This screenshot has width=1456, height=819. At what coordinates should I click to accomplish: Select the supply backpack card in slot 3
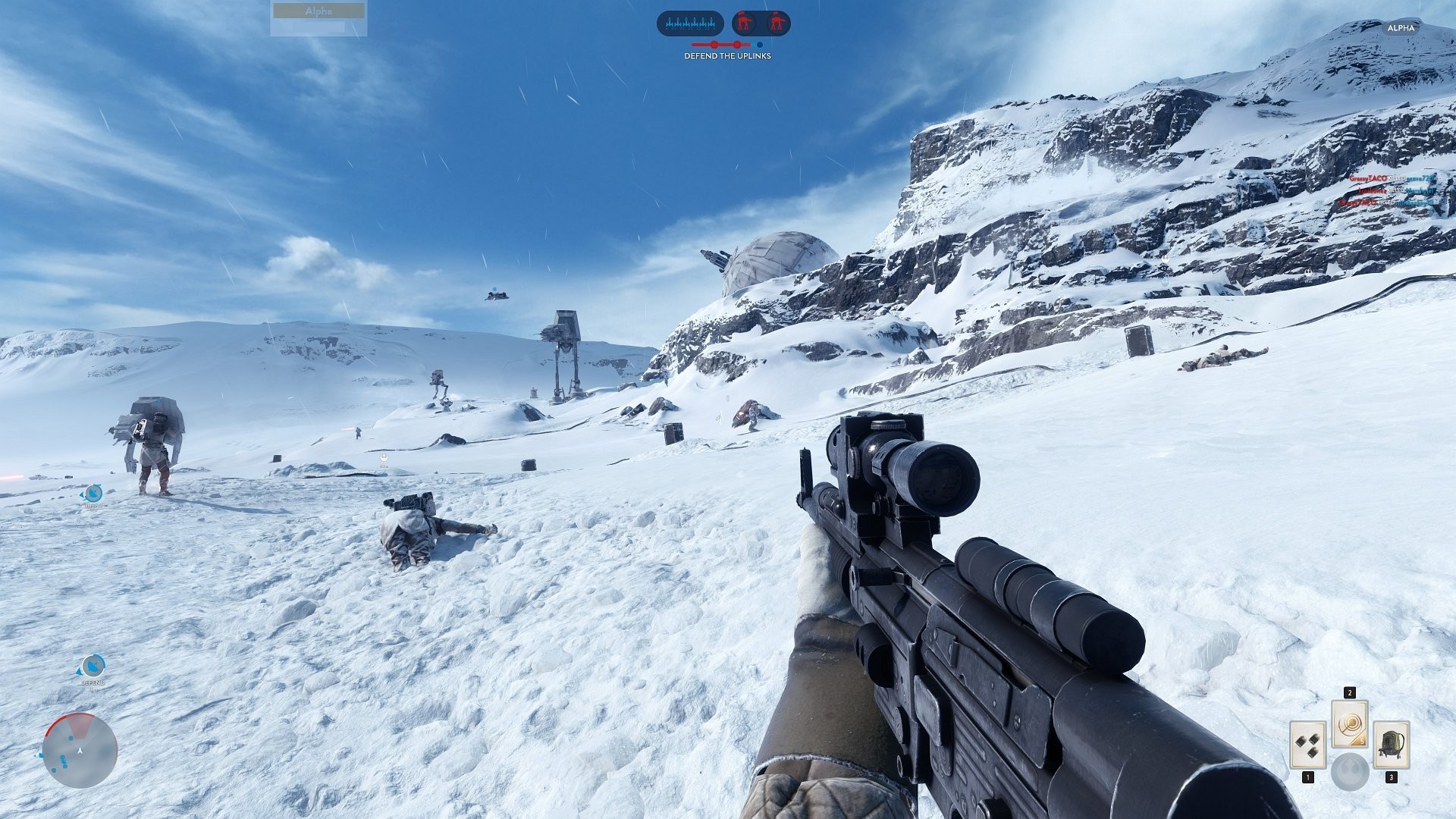point(1391,745)
